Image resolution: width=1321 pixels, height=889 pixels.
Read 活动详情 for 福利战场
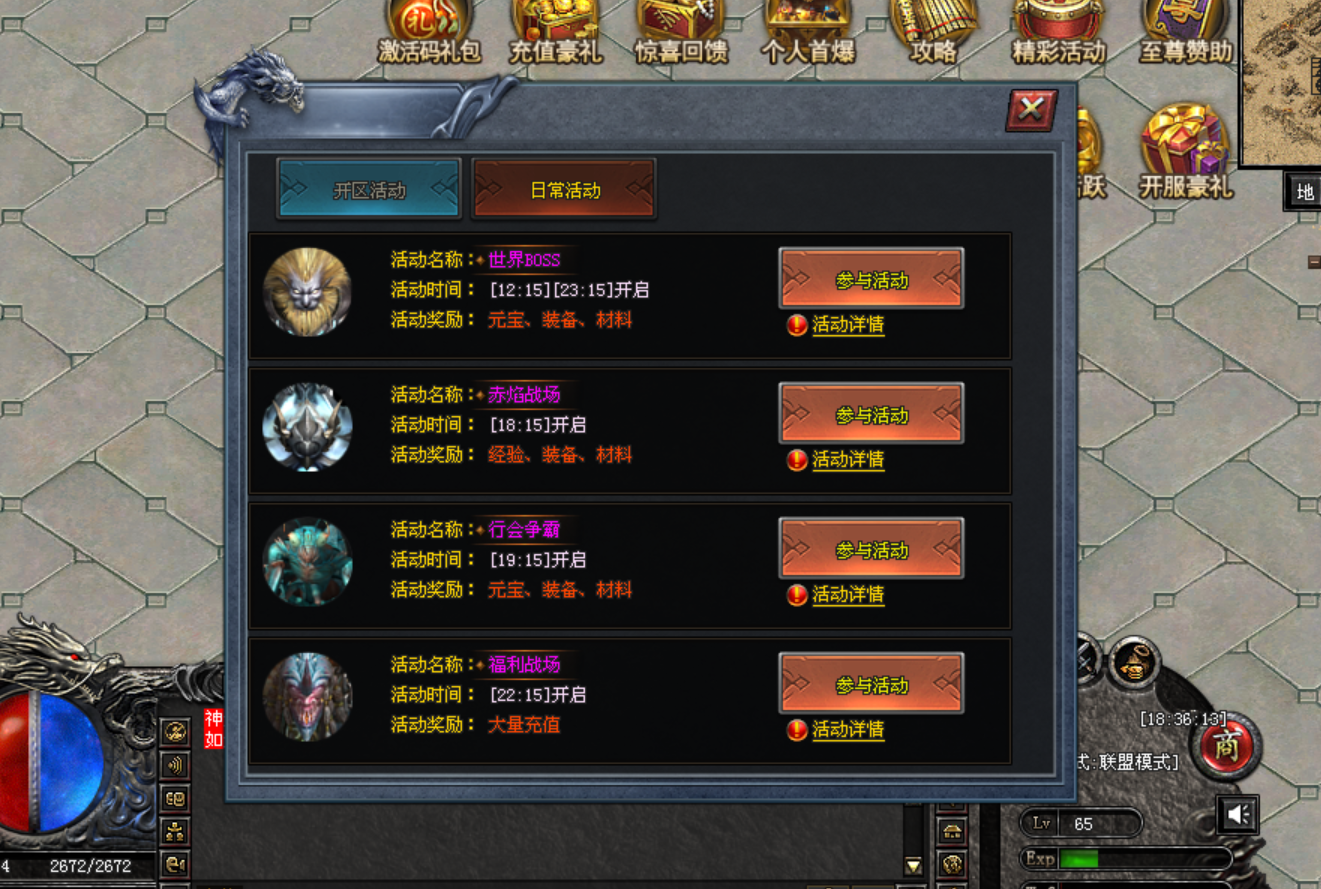[847, 730]
